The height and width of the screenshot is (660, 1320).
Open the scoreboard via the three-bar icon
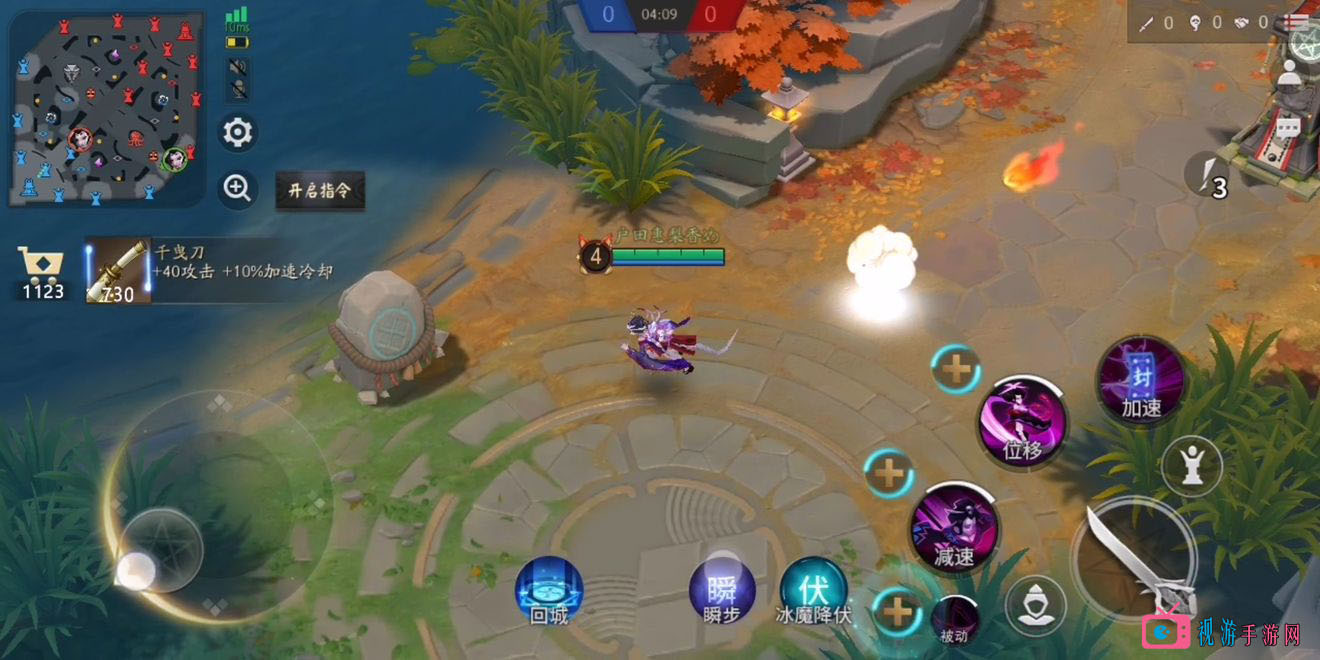tap(1297, 21)
